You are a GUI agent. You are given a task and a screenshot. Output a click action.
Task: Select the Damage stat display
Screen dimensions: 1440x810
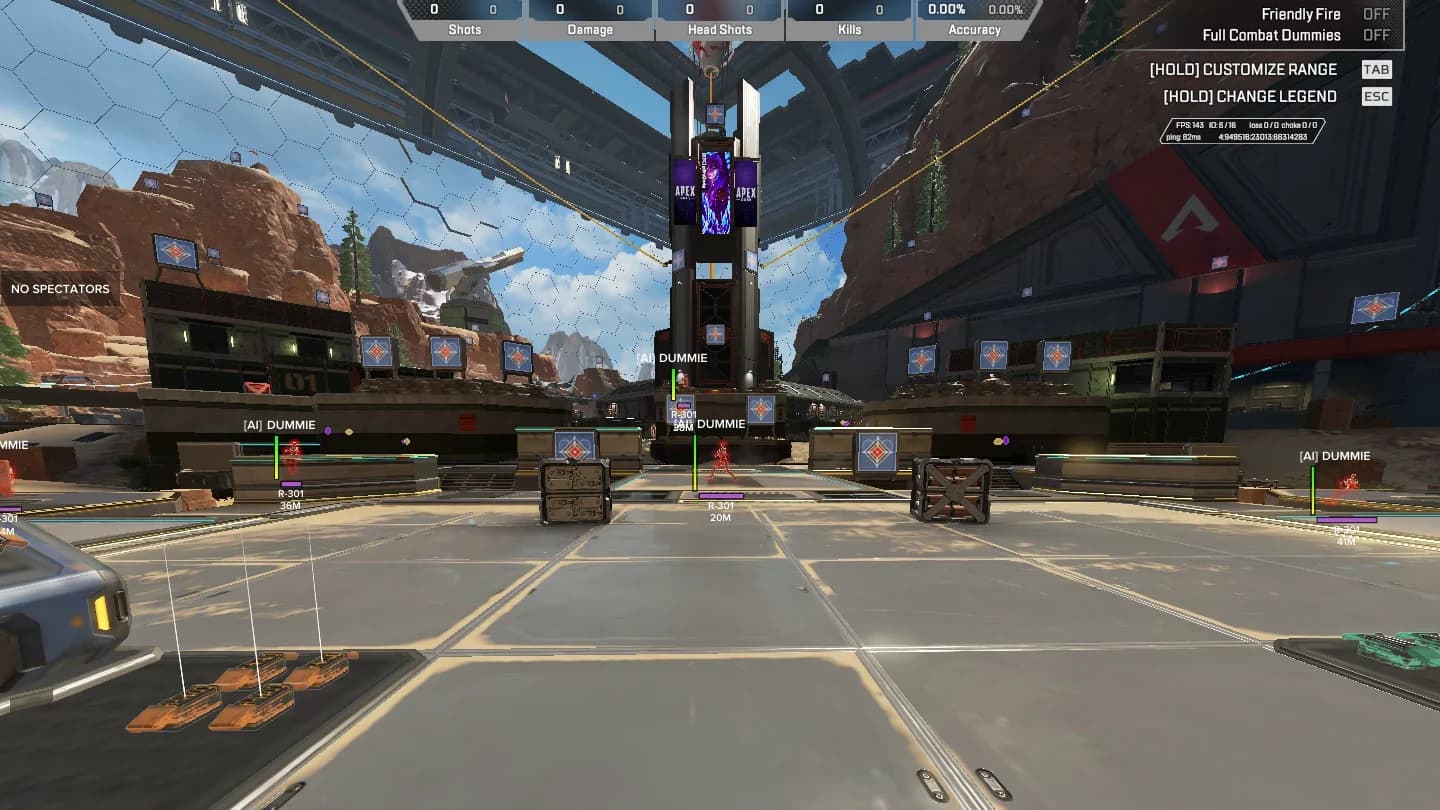(x=590, y=19)
